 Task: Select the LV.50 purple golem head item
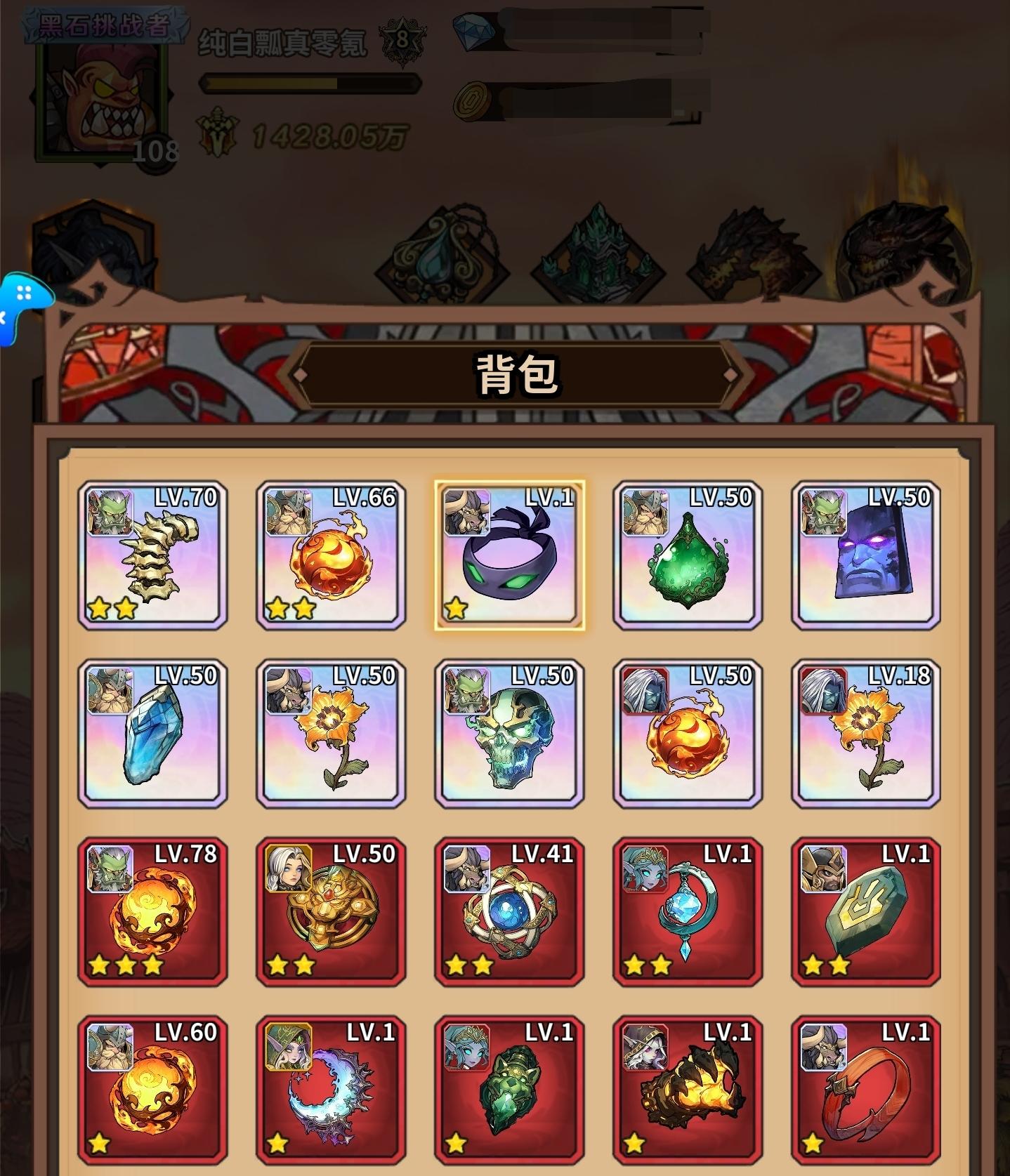[x=866, y=557]
